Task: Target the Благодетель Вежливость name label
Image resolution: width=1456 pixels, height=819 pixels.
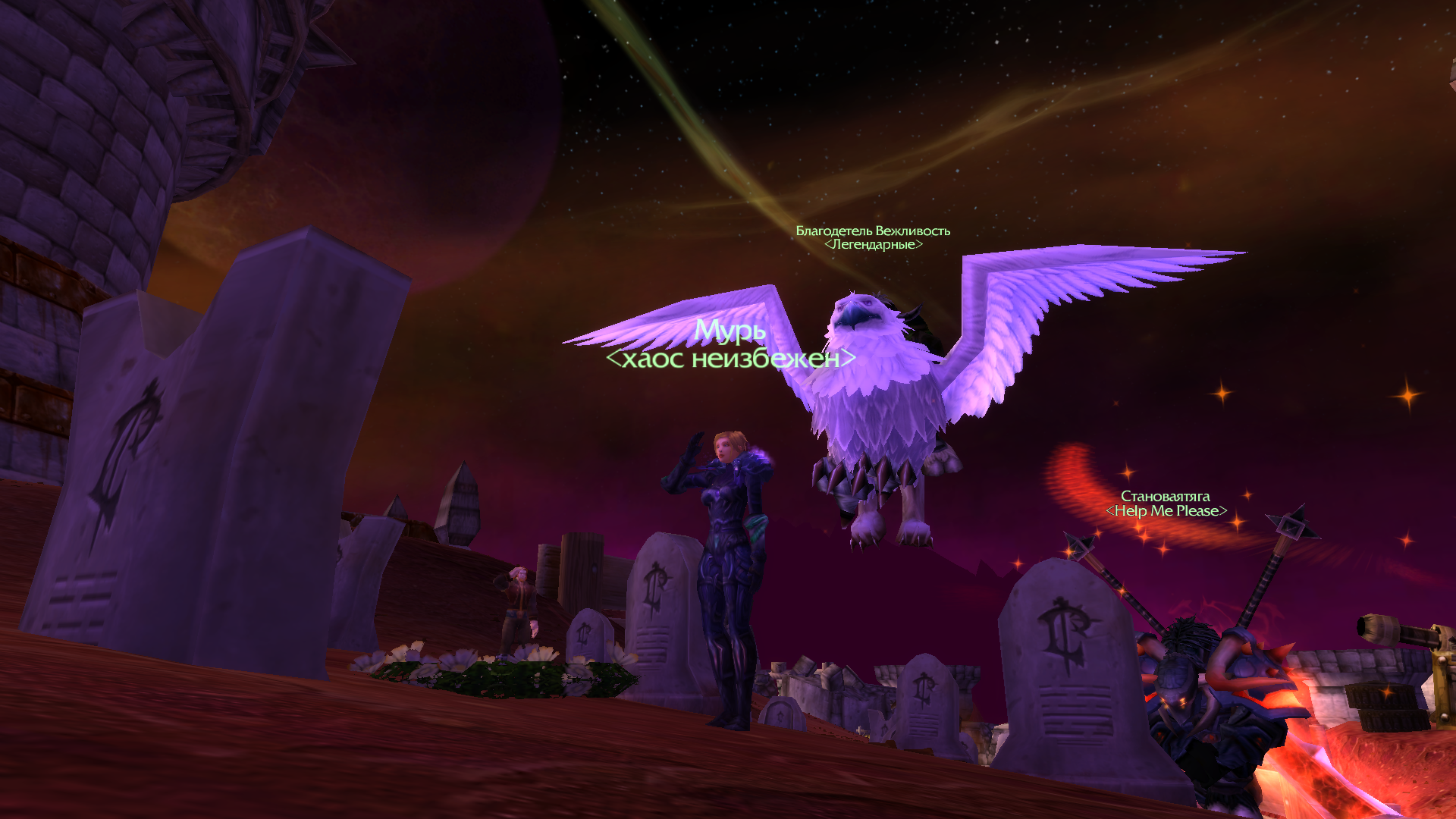Action: [x=873, y=231]
